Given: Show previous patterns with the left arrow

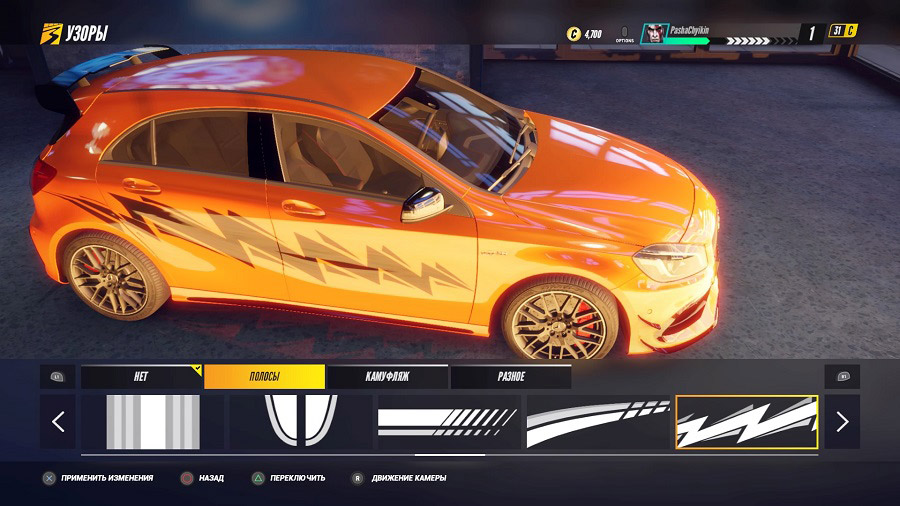Looking at the screenshot, I should 58,422.
